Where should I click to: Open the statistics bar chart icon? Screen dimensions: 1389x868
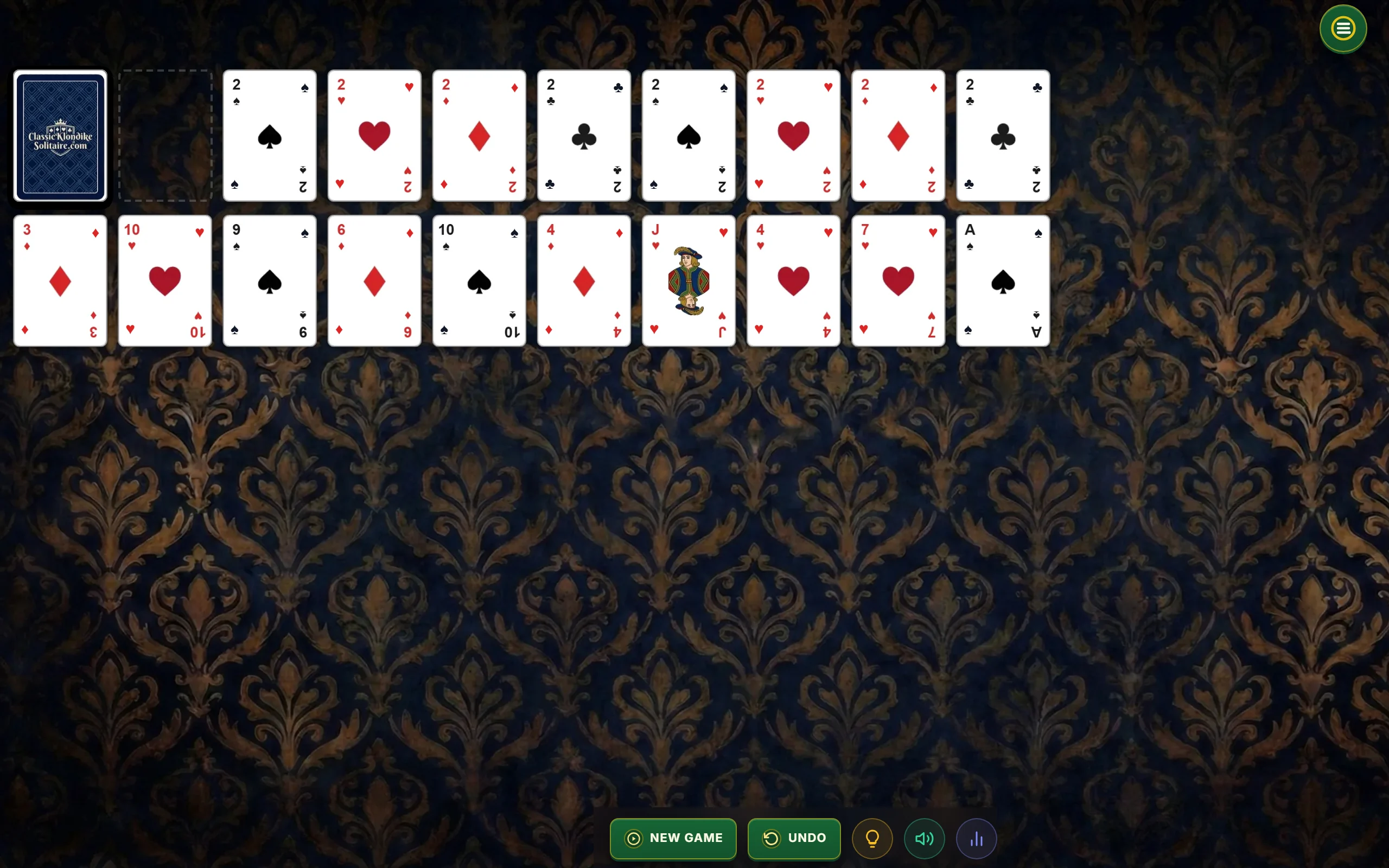tap(976, 838)
